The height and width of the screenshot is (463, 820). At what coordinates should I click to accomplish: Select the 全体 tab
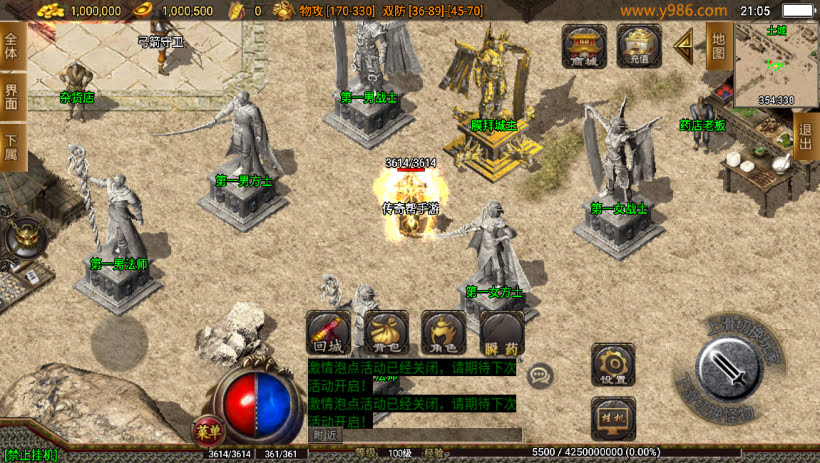click(x=12, y=47)
